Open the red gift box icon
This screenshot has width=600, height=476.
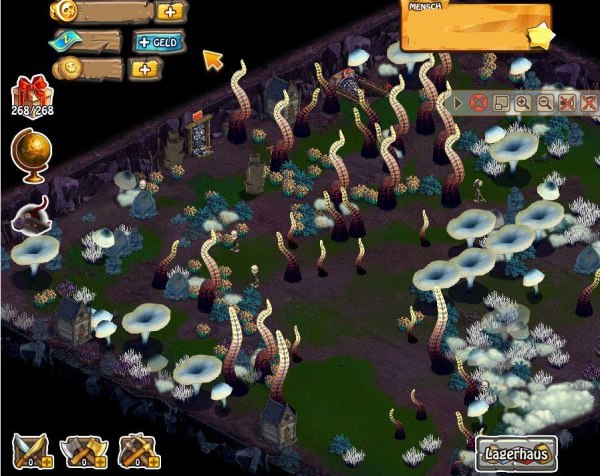(x=31, y=97)
